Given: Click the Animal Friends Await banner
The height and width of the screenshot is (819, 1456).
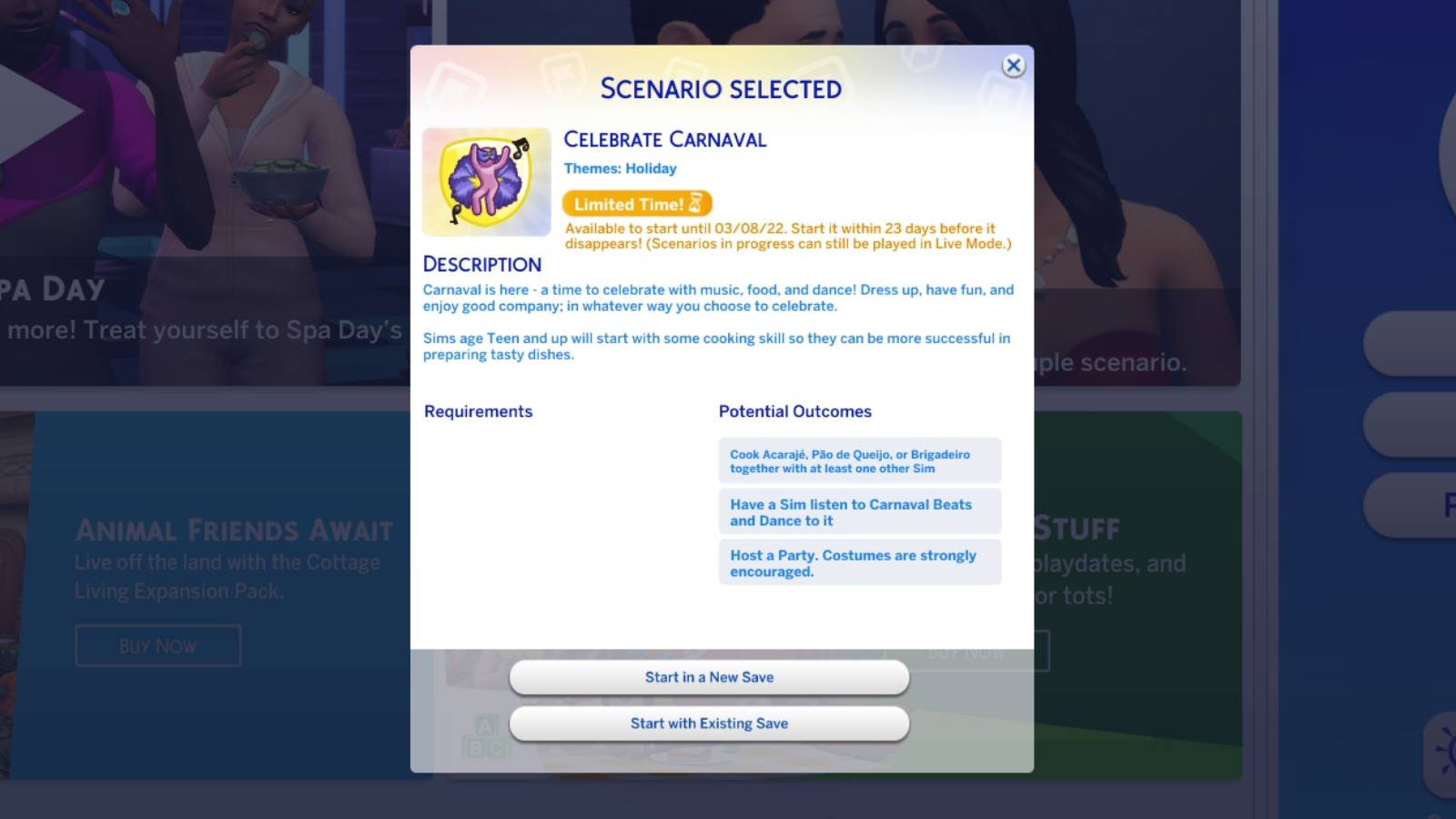Looking at the screenshot, I should pos(233,530).
